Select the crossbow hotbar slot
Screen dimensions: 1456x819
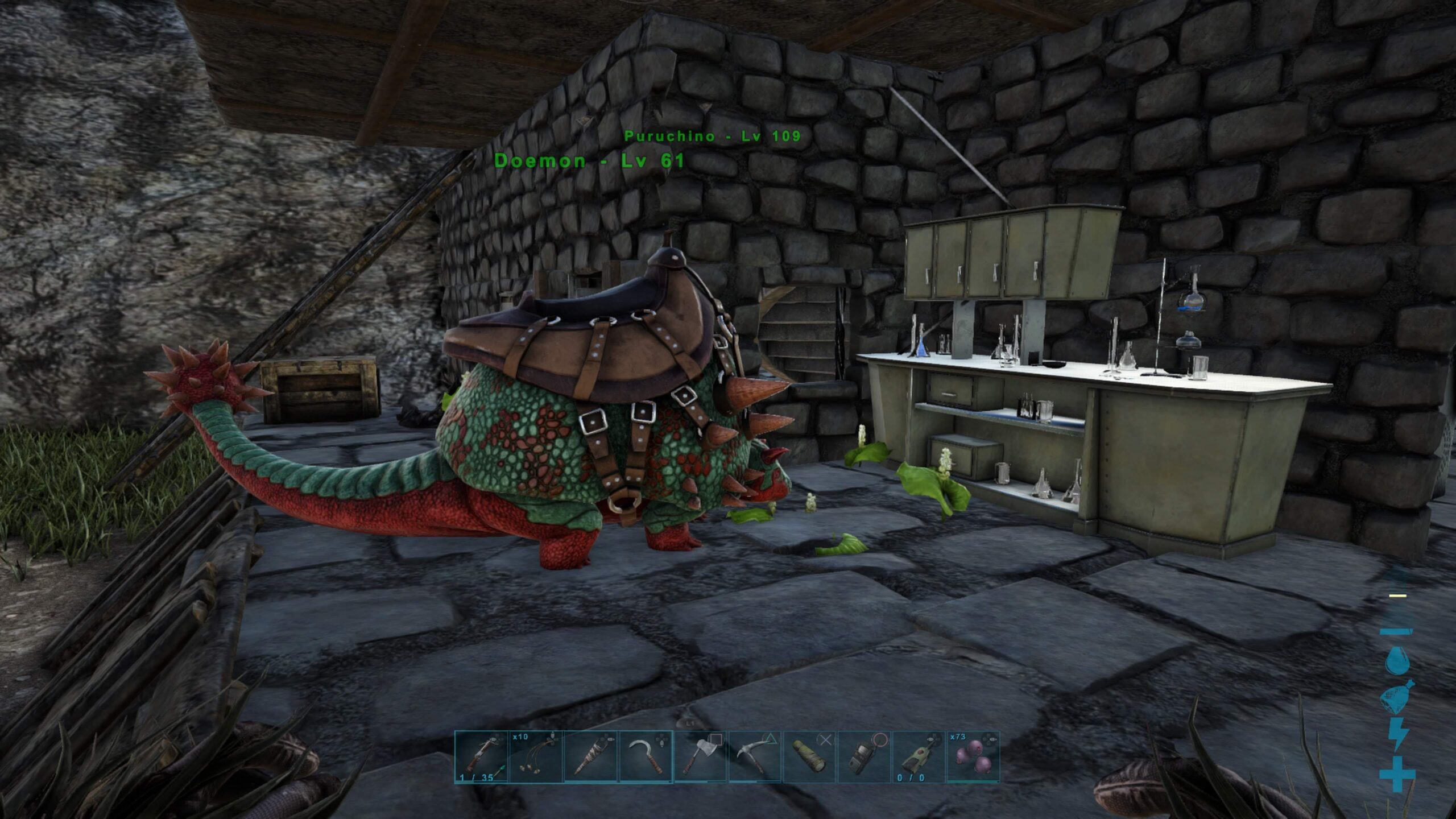(x=481, y=757)
